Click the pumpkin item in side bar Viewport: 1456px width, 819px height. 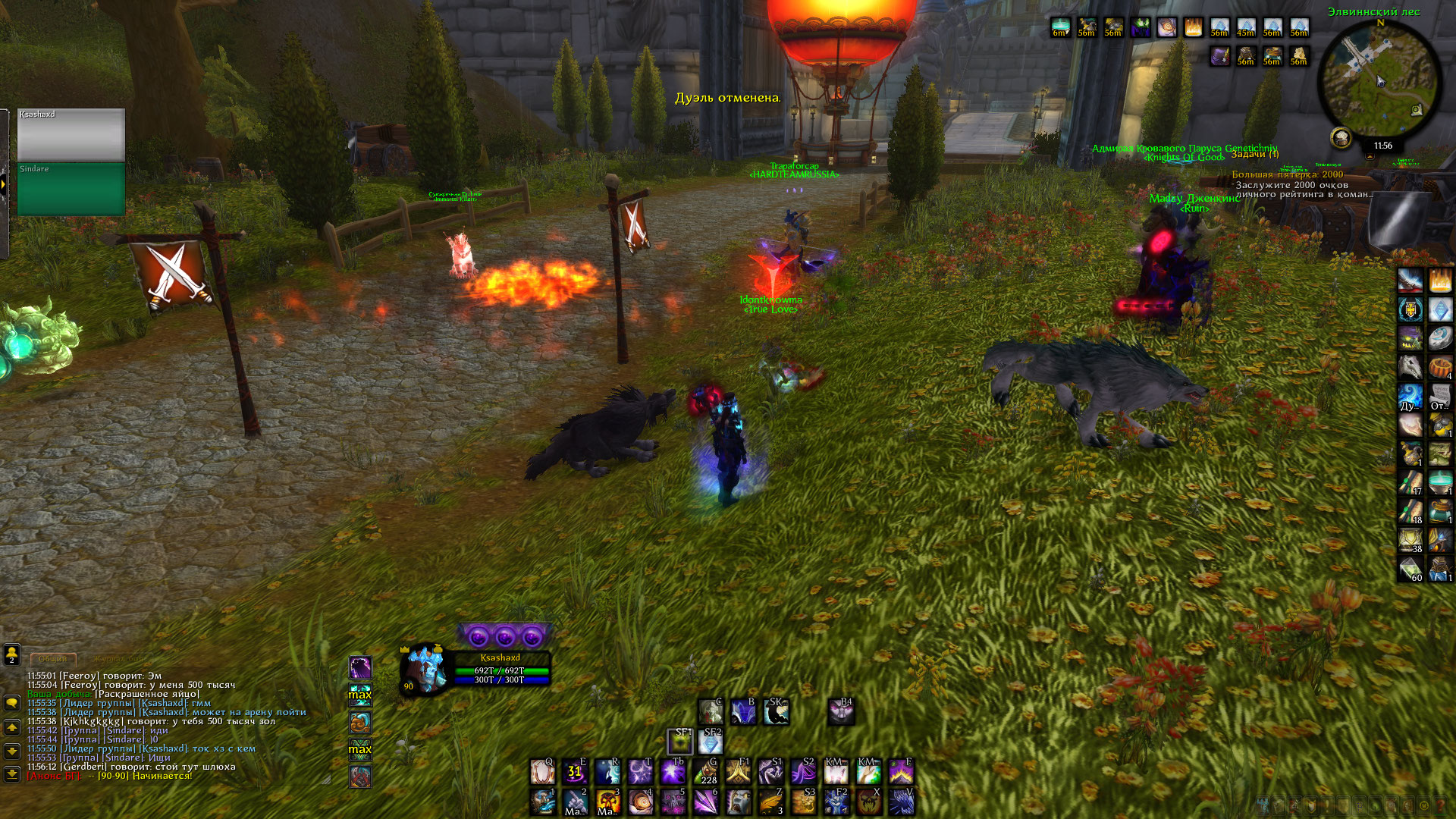tap(1439, 368)
